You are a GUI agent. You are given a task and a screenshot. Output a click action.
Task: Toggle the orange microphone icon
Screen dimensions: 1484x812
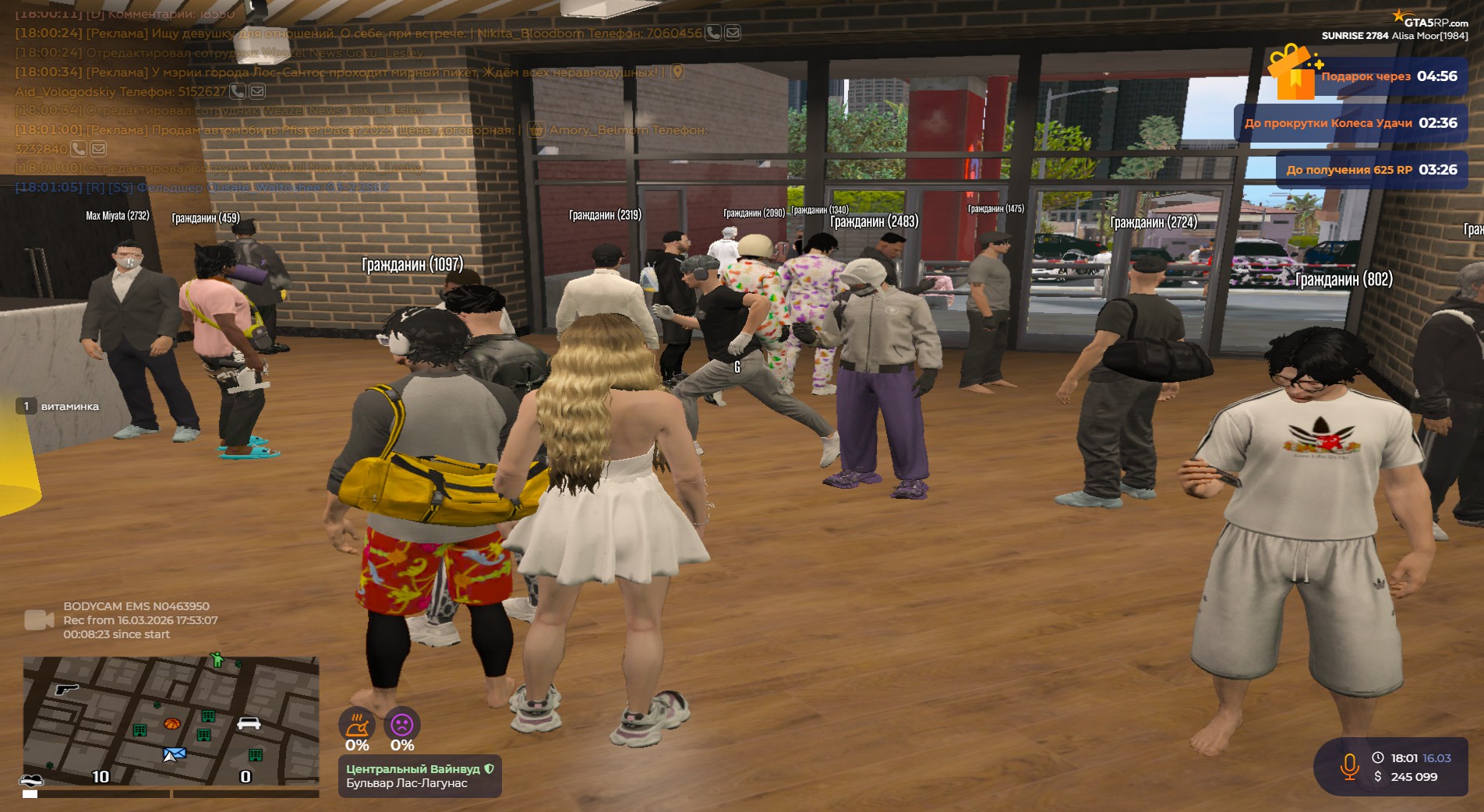[1349, 767]
